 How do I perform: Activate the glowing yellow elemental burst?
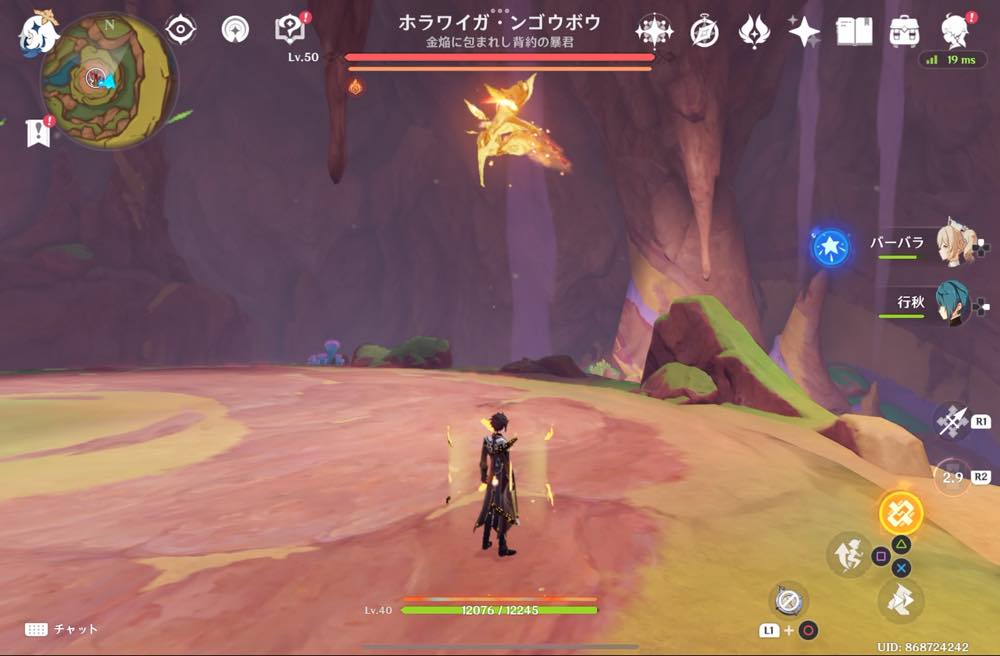point(900,513)
